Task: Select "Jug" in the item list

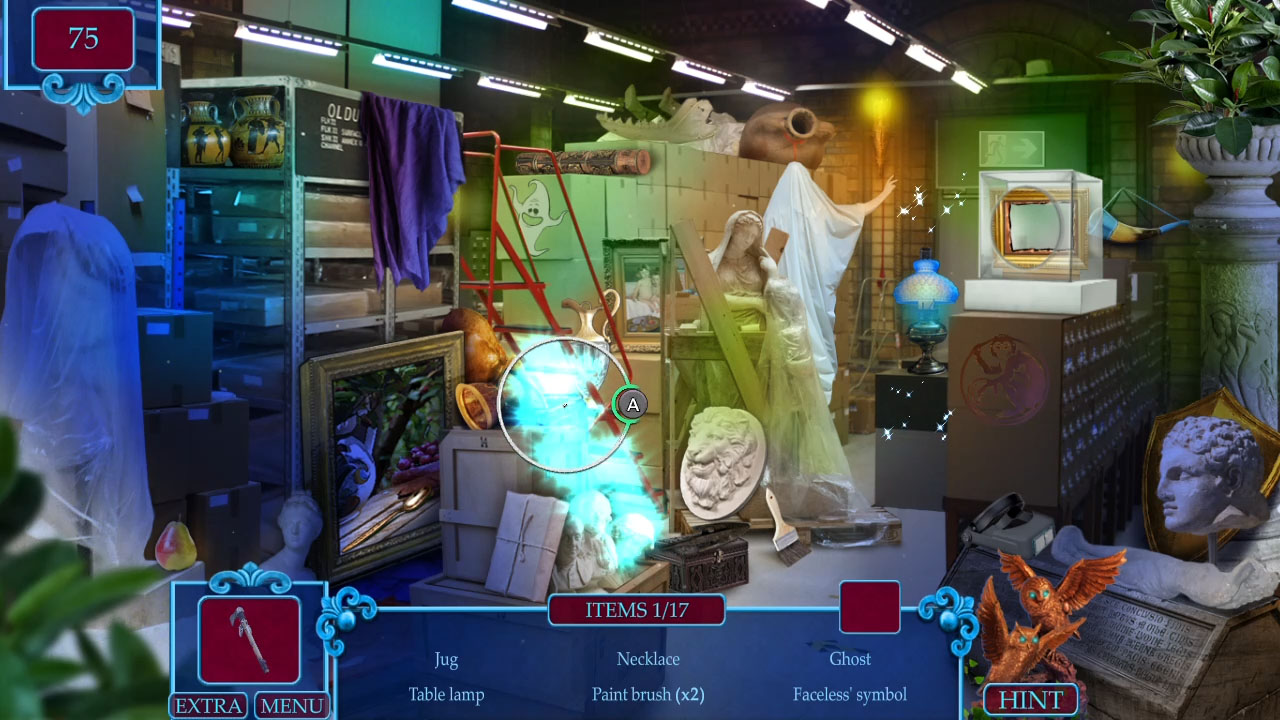Action: coord(446,660)
